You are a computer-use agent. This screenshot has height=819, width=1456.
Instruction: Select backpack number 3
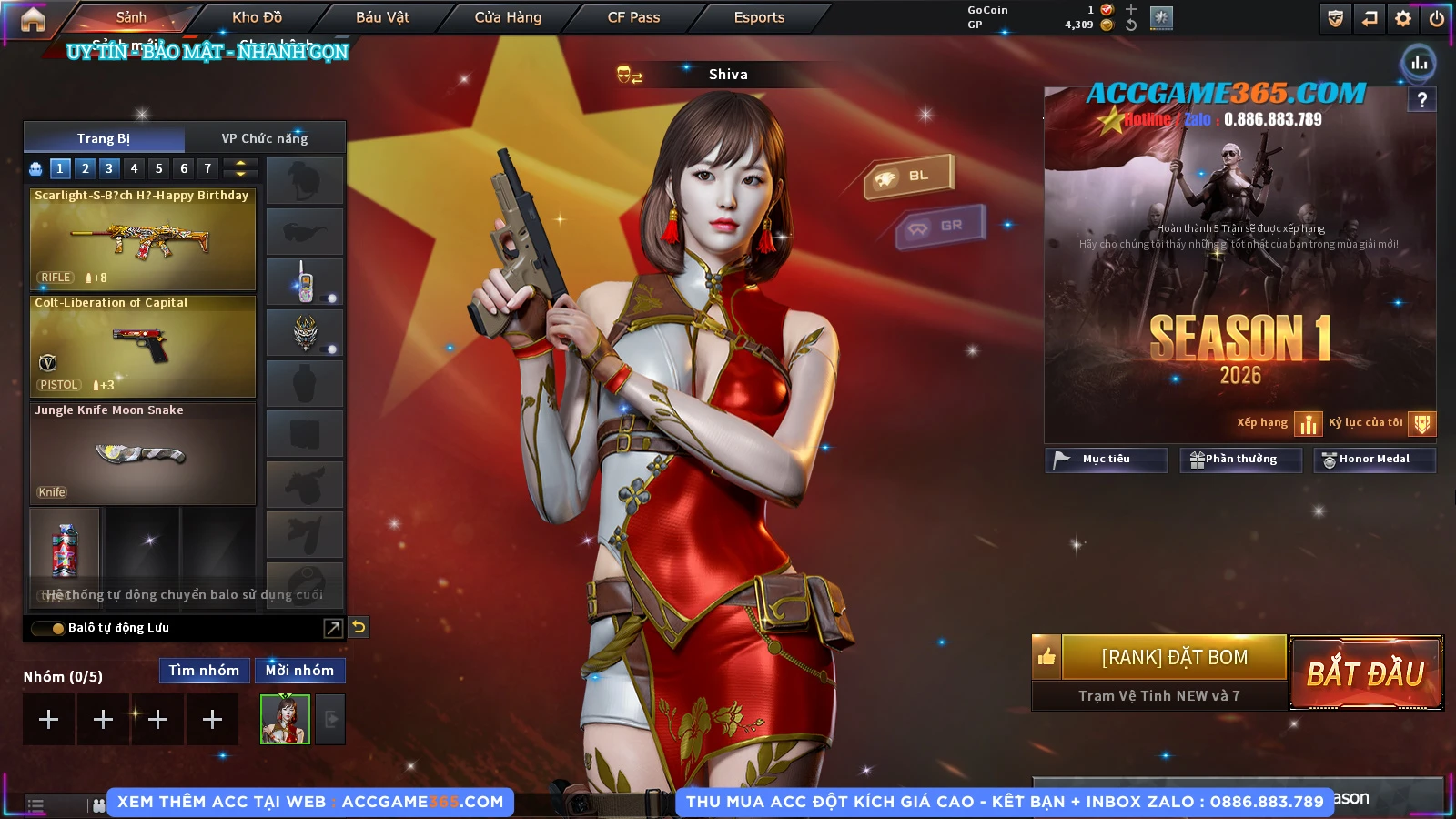[109, 168]
